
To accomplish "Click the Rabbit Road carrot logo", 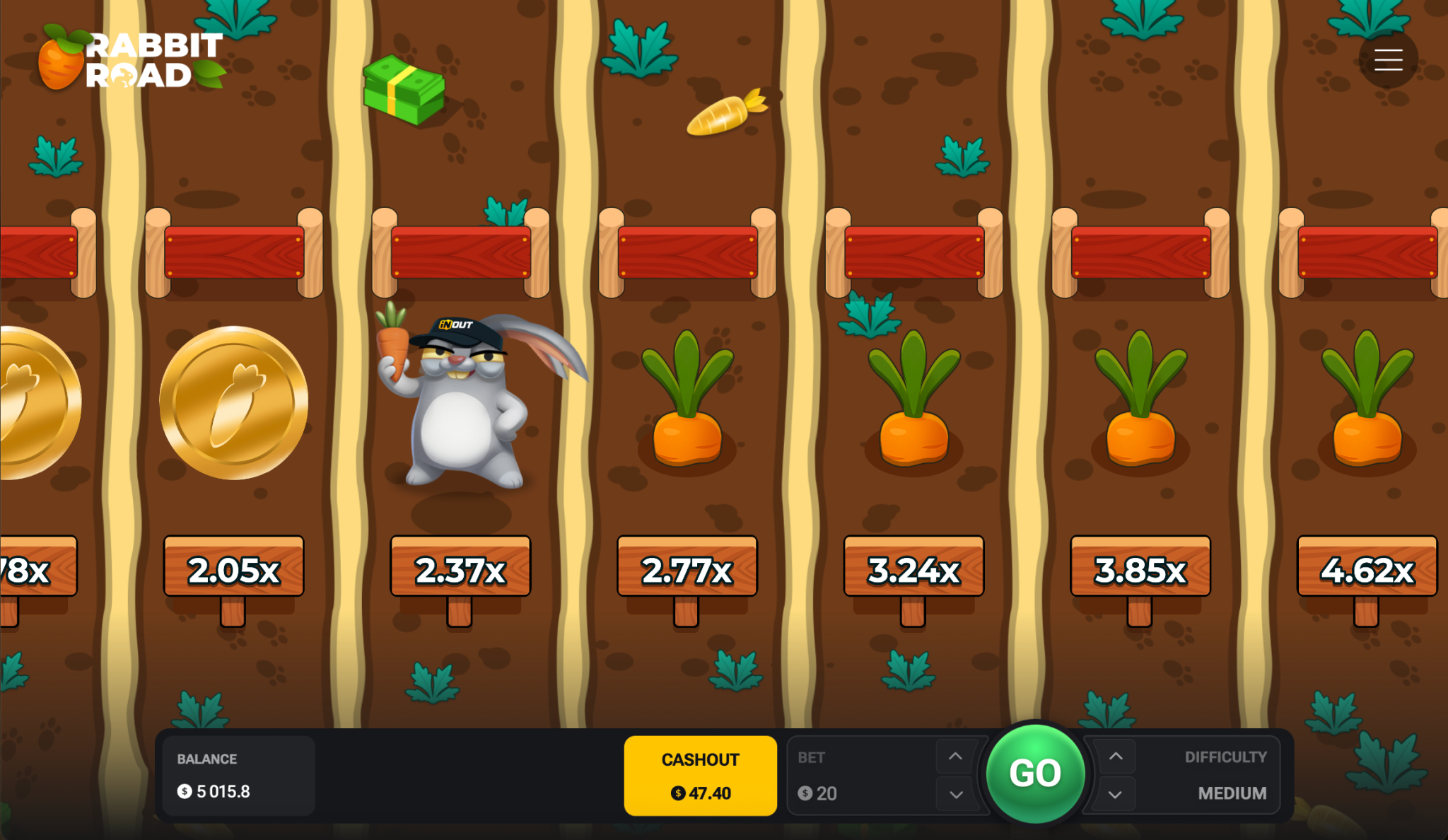I will (x=60, y=59).
